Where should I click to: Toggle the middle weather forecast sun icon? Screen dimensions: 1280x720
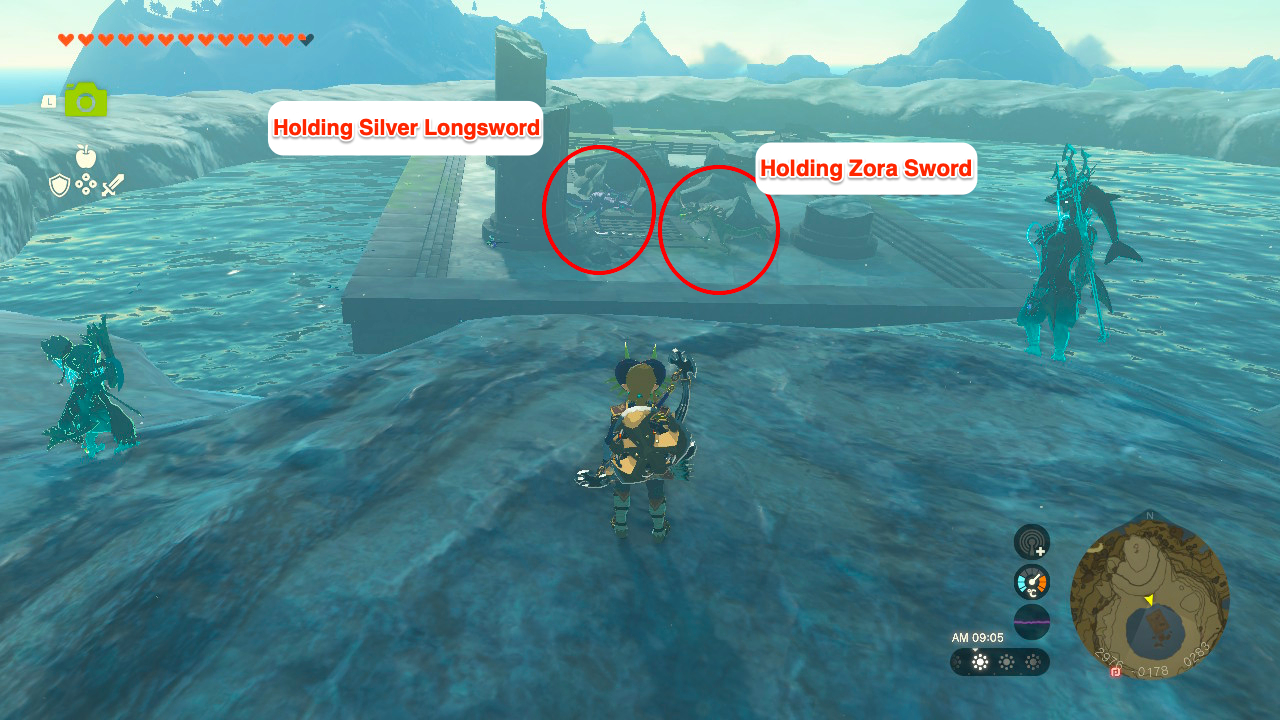click(x=1007, y=662)
